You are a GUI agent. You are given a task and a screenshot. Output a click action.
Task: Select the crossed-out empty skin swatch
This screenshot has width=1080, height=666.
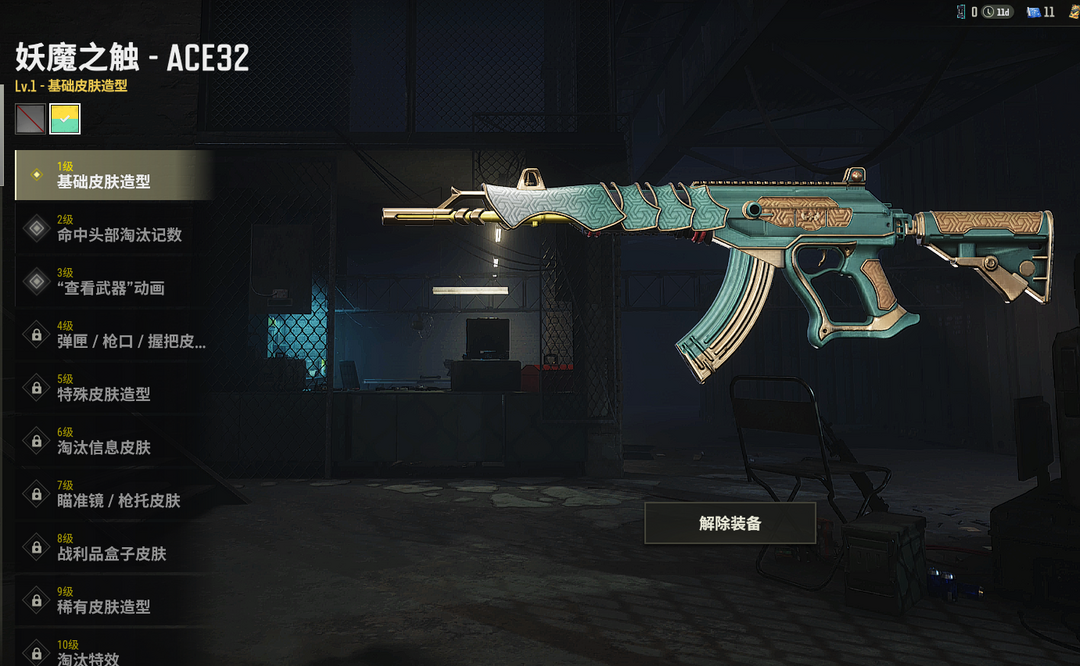pyautogui.click(x=30, y=119)
